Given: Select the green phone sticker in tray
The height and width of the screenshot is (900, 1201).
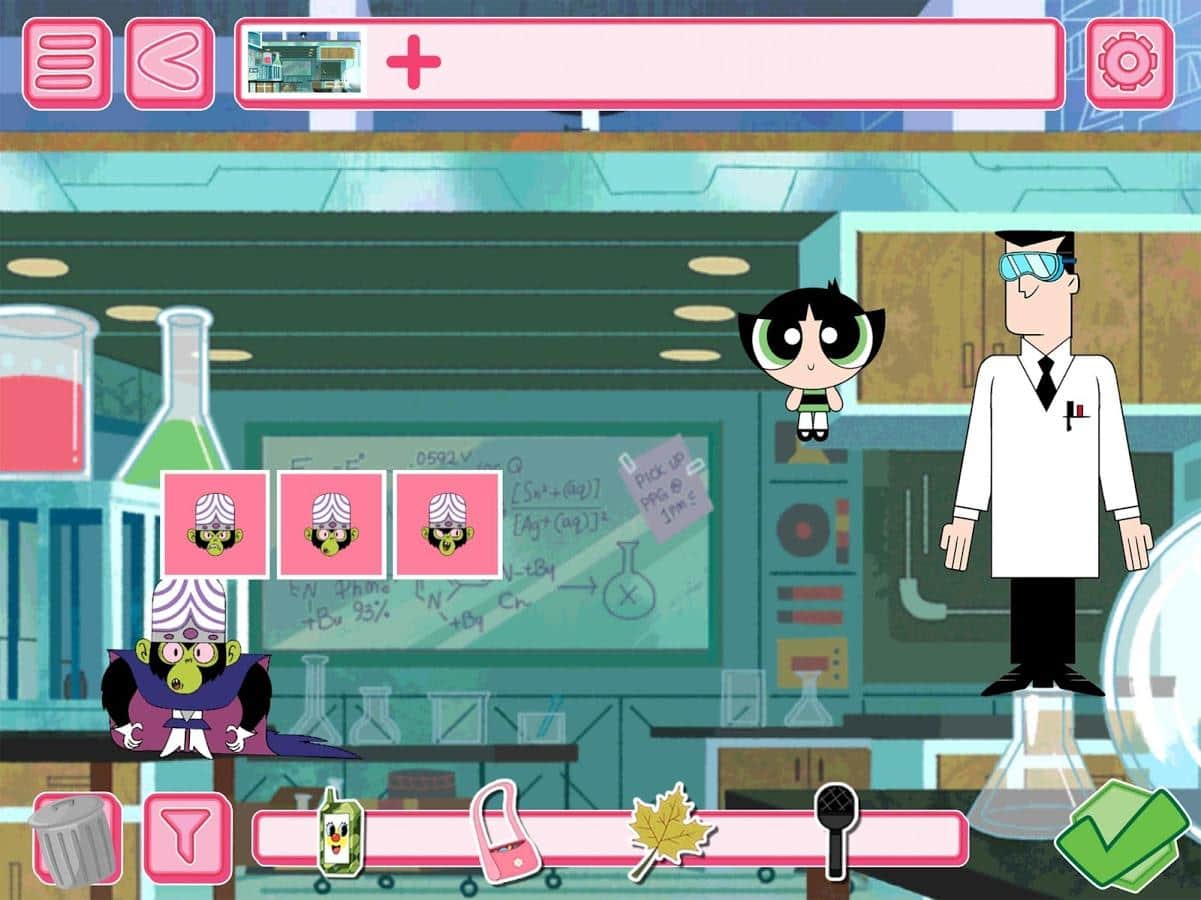Looking at the screenshot, I should pyautogui.click(x=339, y=833).
